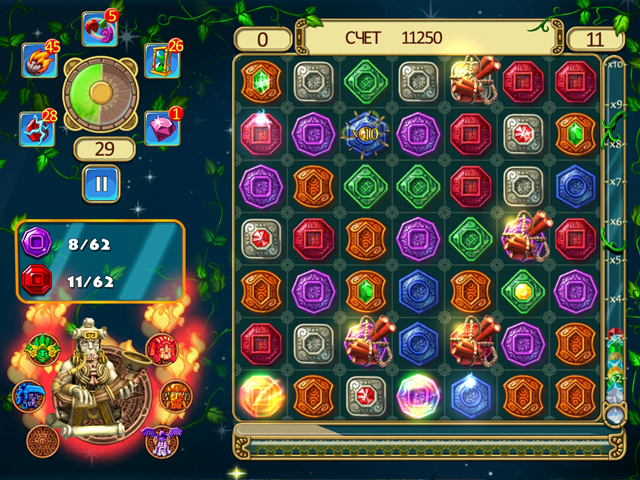Pause the game

tap(100, 183)
